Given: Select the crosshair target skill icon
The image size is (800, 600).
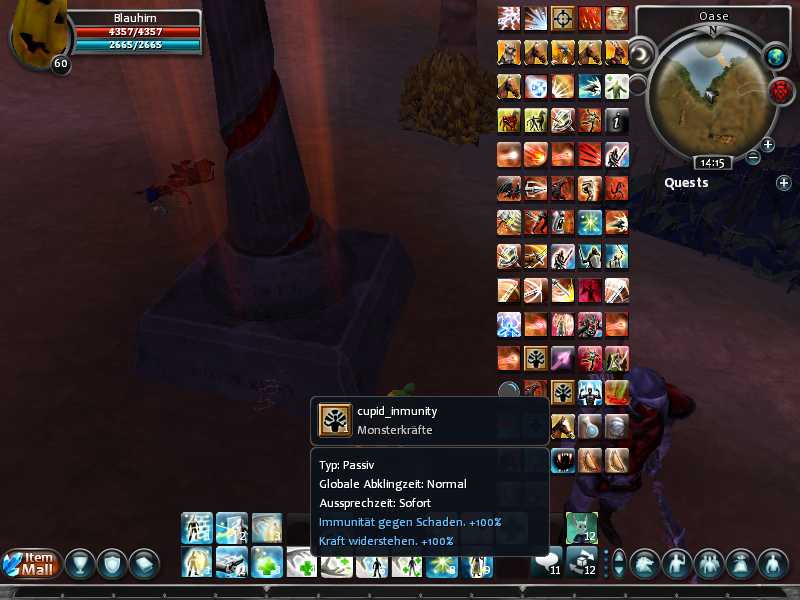Looking at the screenshot, I should 563,18.
